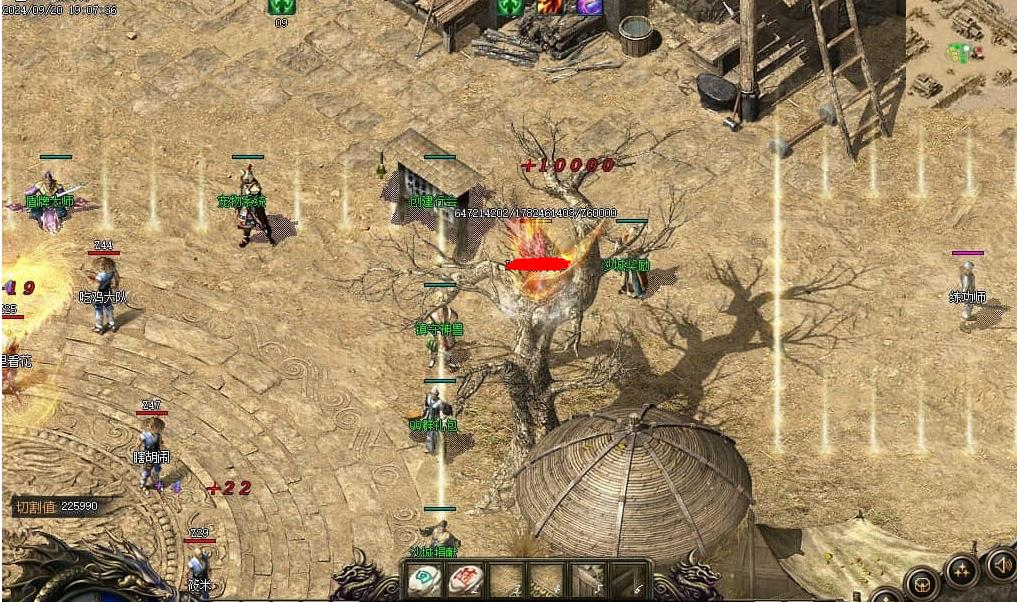Use the green rune stone hotbar slot
Screen dimensions: 1017x602
click(425, 580)
